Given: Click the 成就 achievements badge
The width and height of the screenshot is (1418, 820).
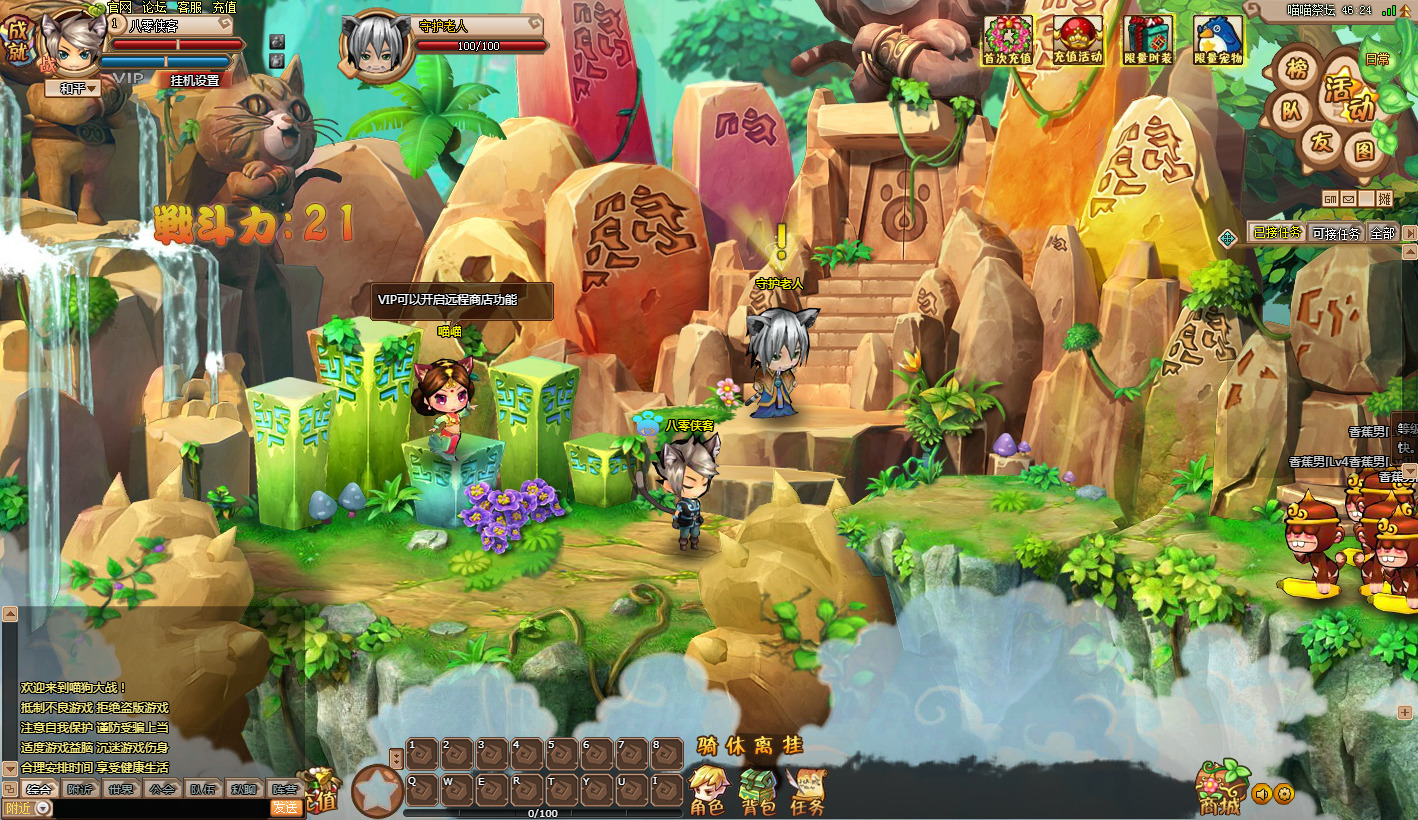Looking at the screenshot, I should click(x=17, y=38).
